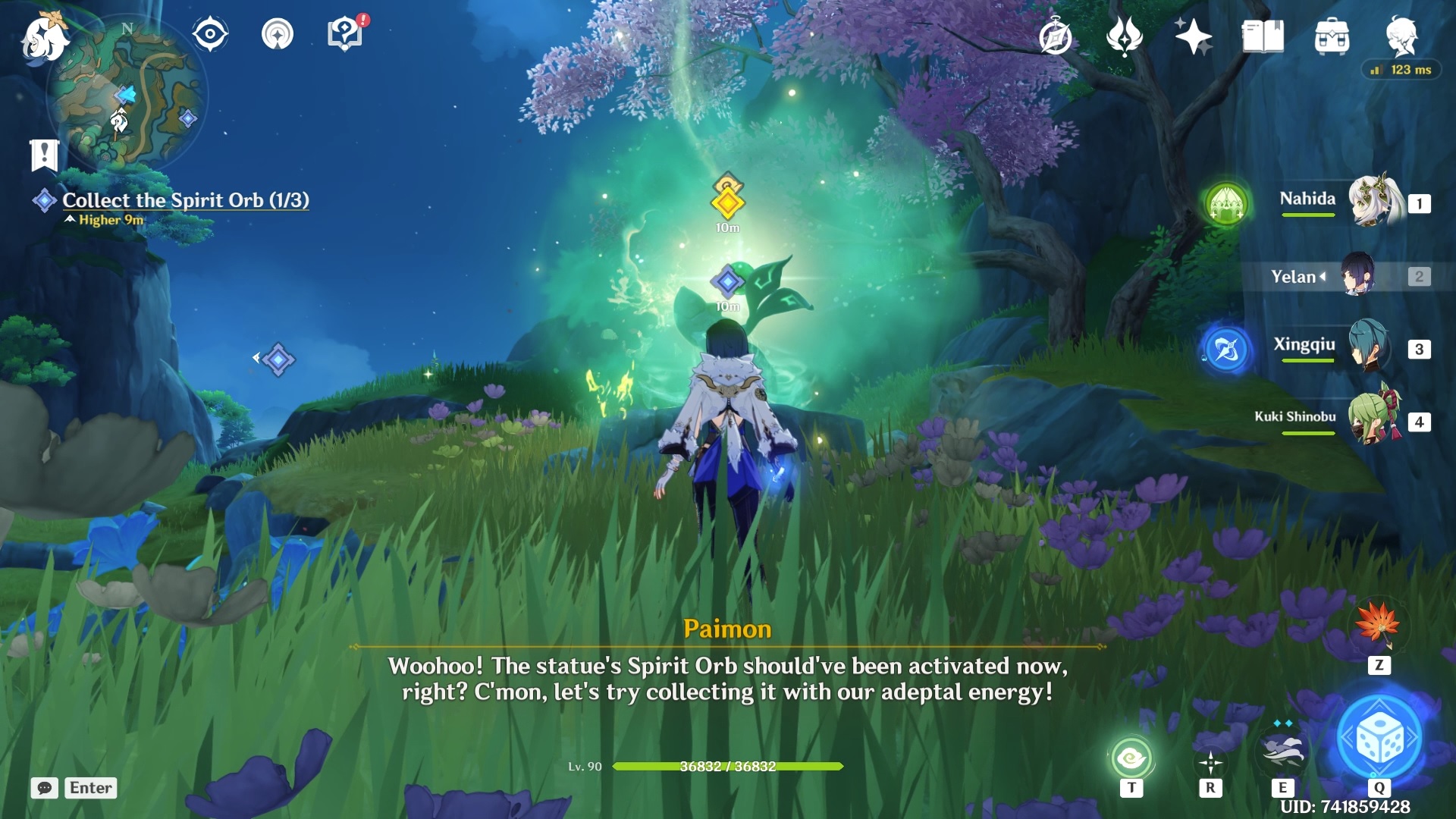Open the Wish star icon
The width and height of the screenshot is (1456, 819).
point(1194,36)
